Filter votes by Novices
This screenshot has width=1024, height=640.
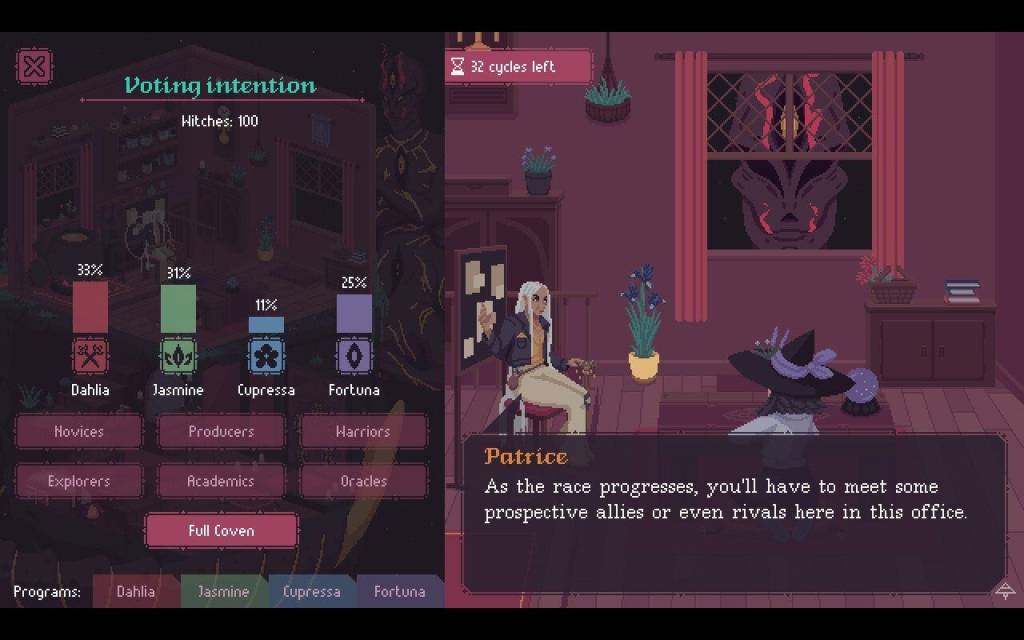(79, 432)
